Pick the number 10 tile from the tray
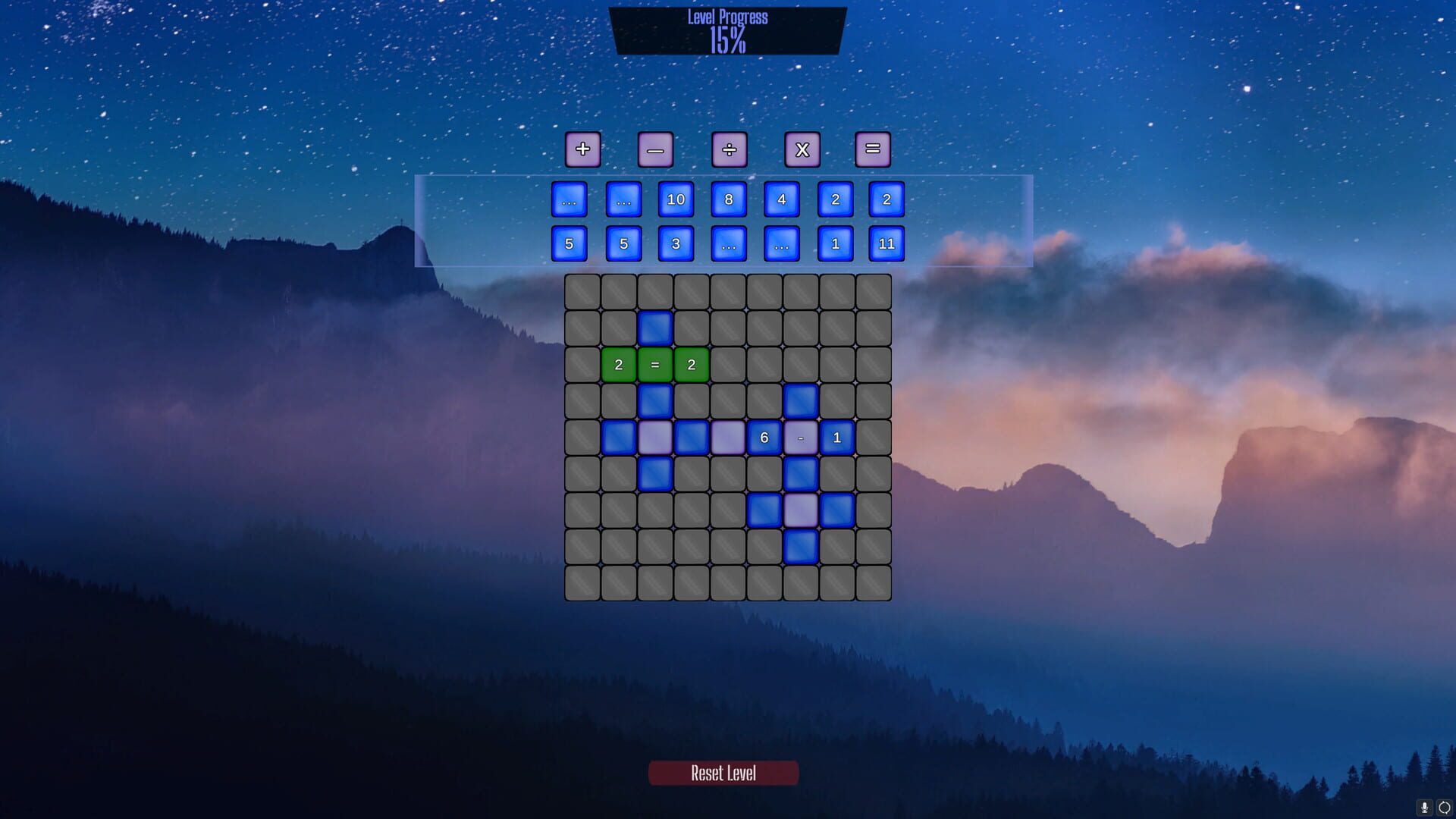Image resolution: width=1456 pixels, height=819 pixels. 676,200
